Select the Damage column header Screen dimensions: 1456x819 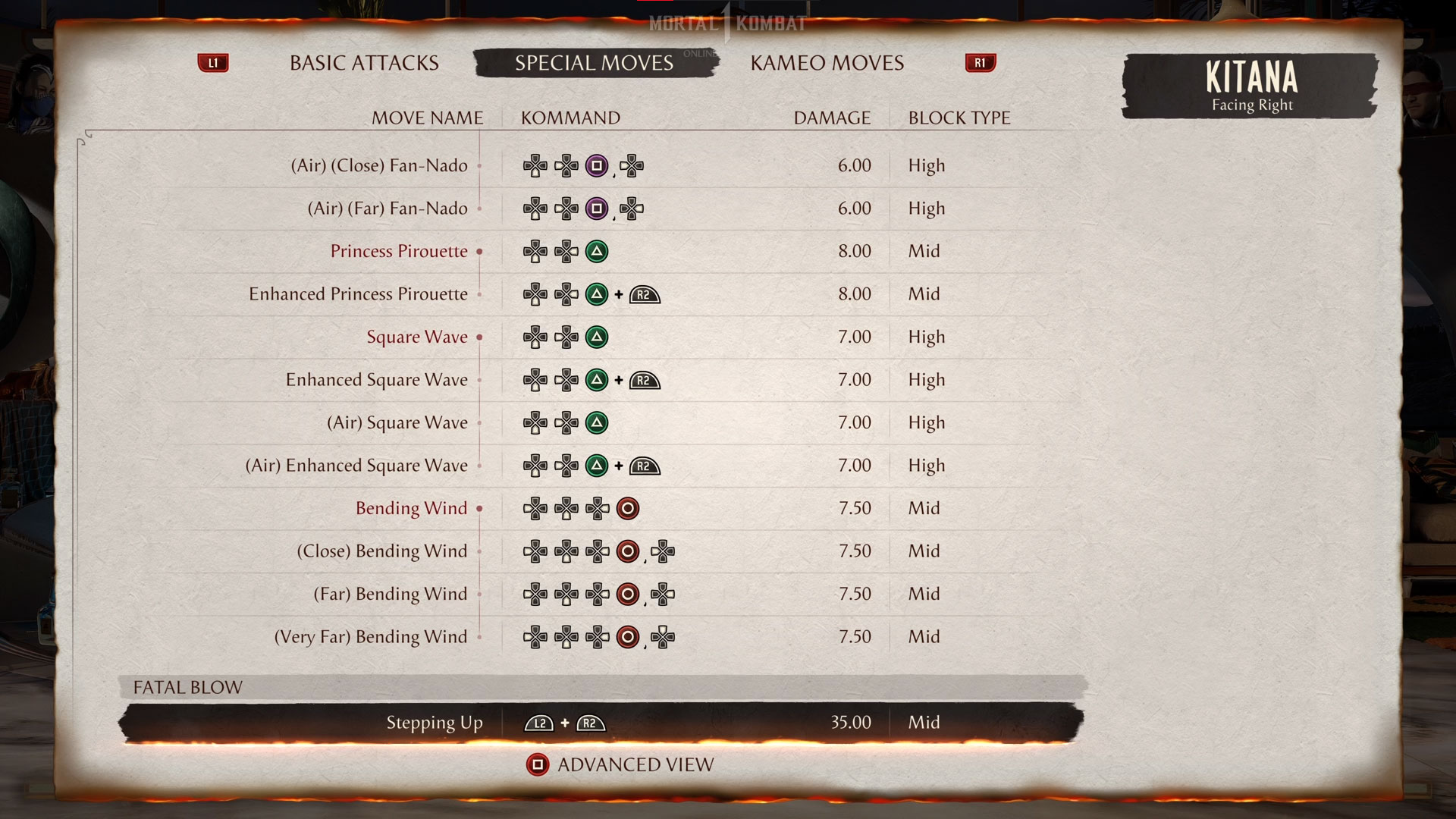pyautogui.click(x=831, y=118)
